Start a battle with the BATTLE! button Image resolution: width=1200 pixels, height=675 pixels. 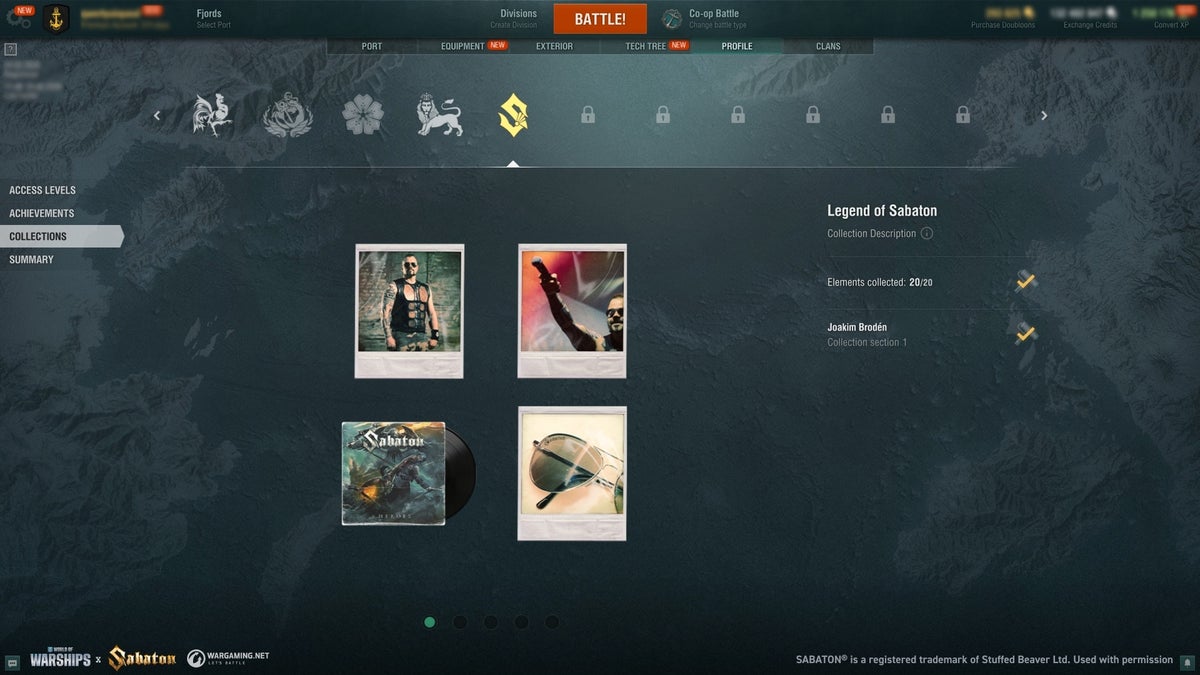600,19
